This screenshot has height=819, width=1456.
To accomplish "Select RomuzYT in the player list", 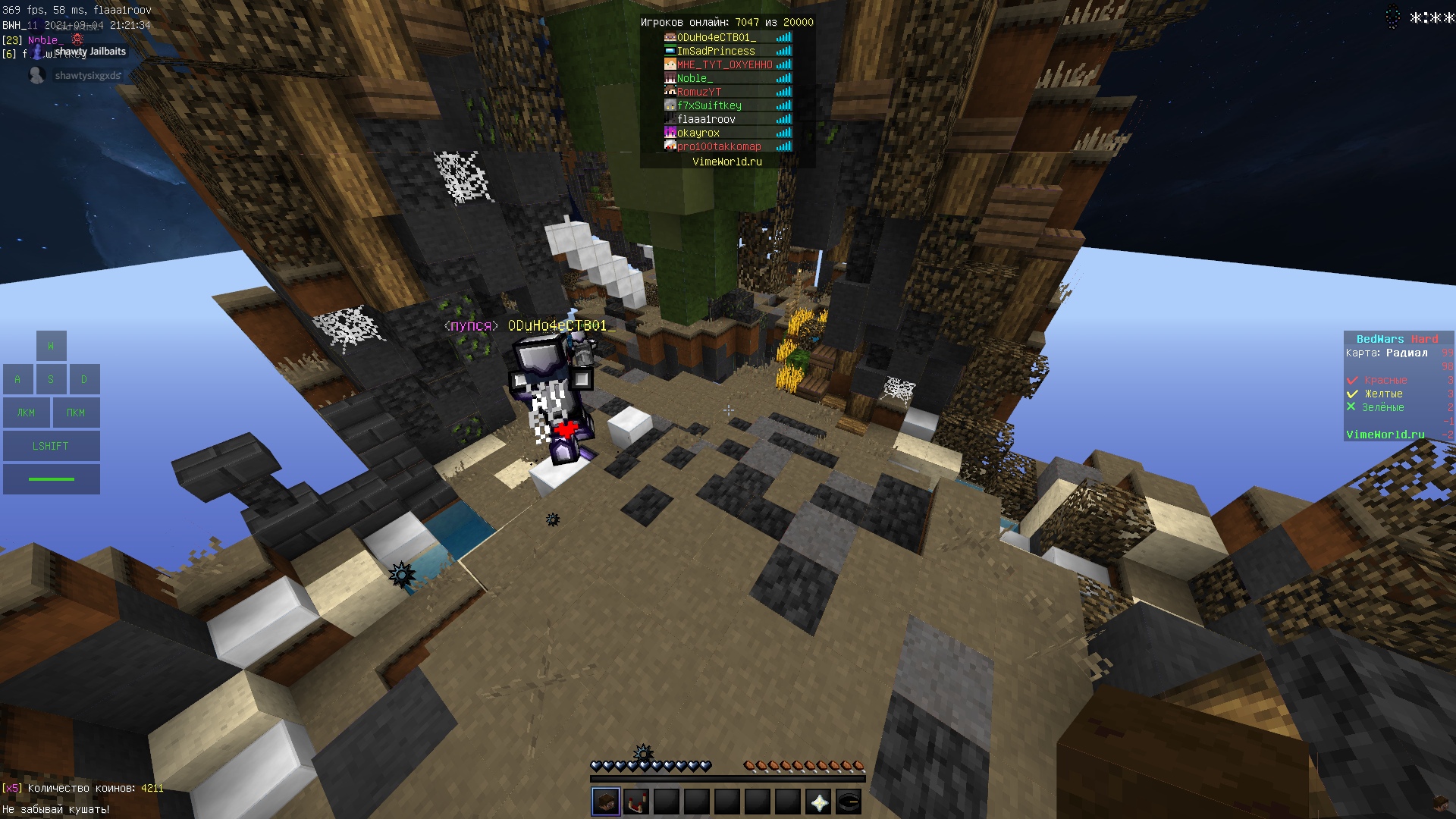I will [698, 92].
